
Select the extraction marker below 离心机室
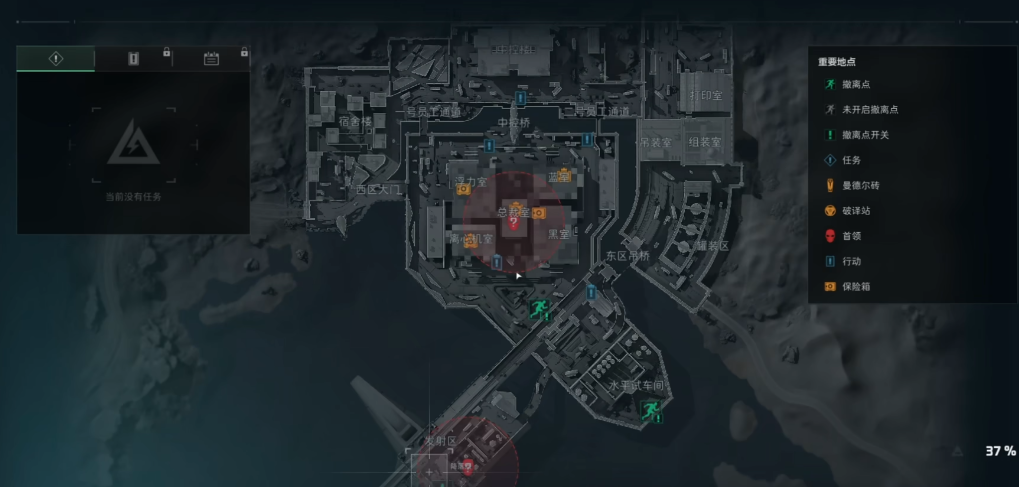[540, 307]
